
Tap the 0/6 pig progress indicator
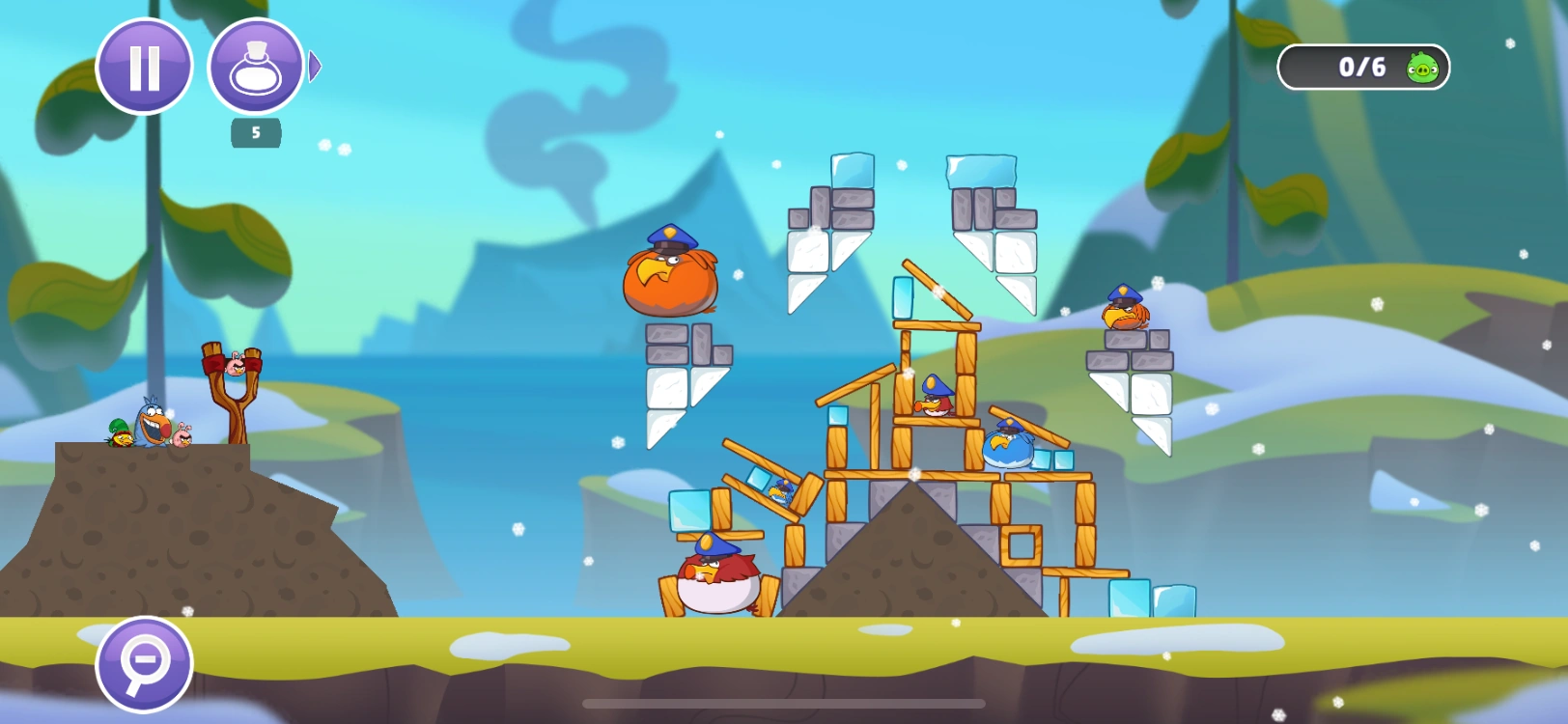[x=1361, y=68]
